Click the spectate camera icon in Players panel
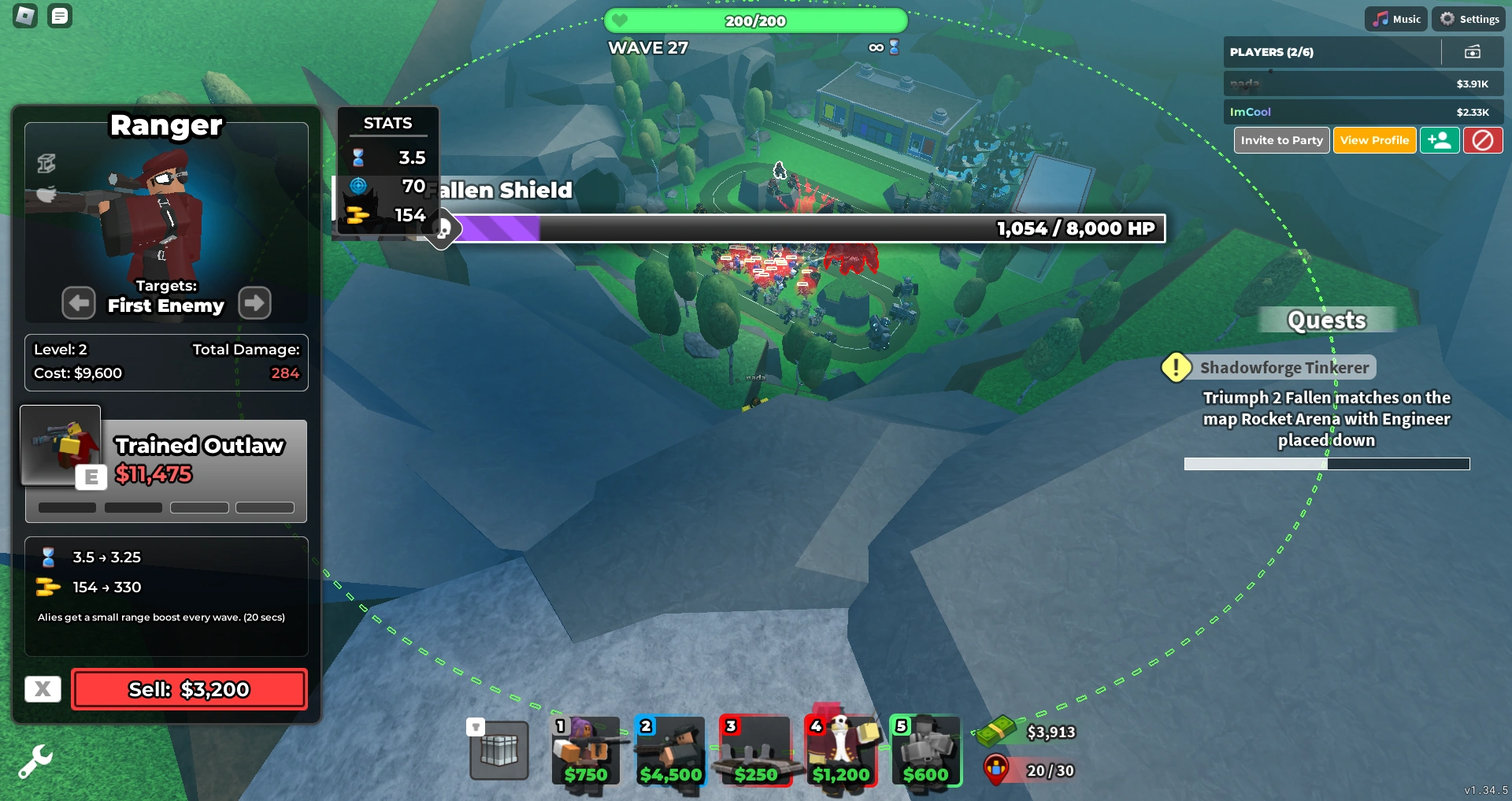 coord(1473,52)
